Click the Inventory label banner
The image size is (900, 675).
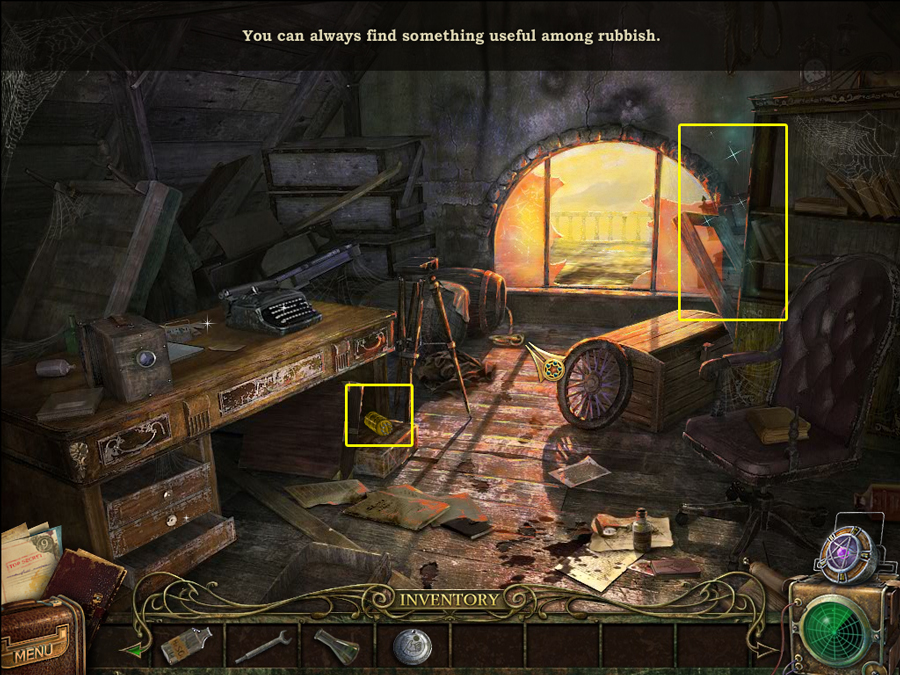click(449, 600)
